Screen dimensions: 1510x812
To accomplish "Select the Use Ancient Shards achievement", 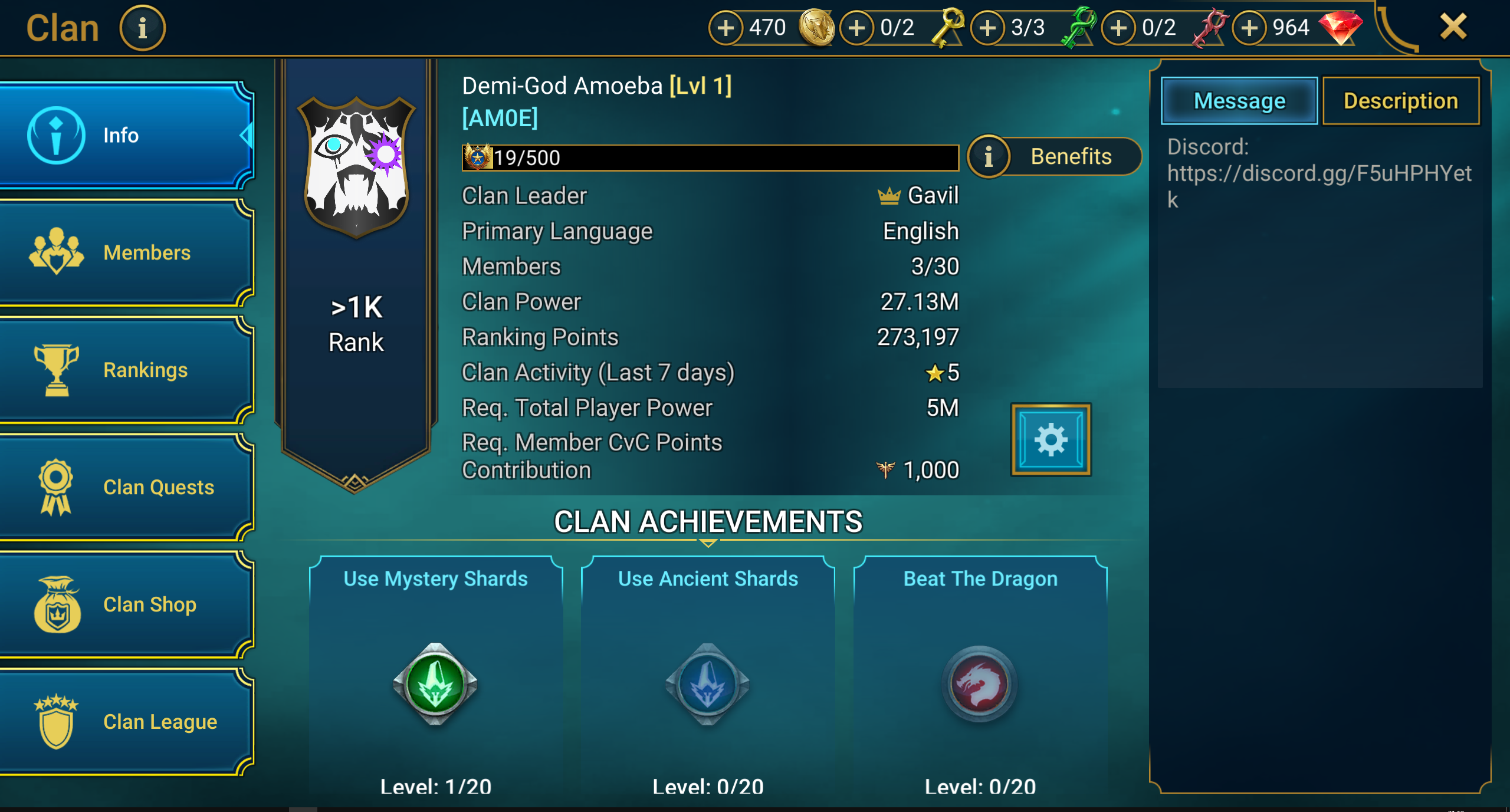I will pyautogui.click(x=708, y=678).
